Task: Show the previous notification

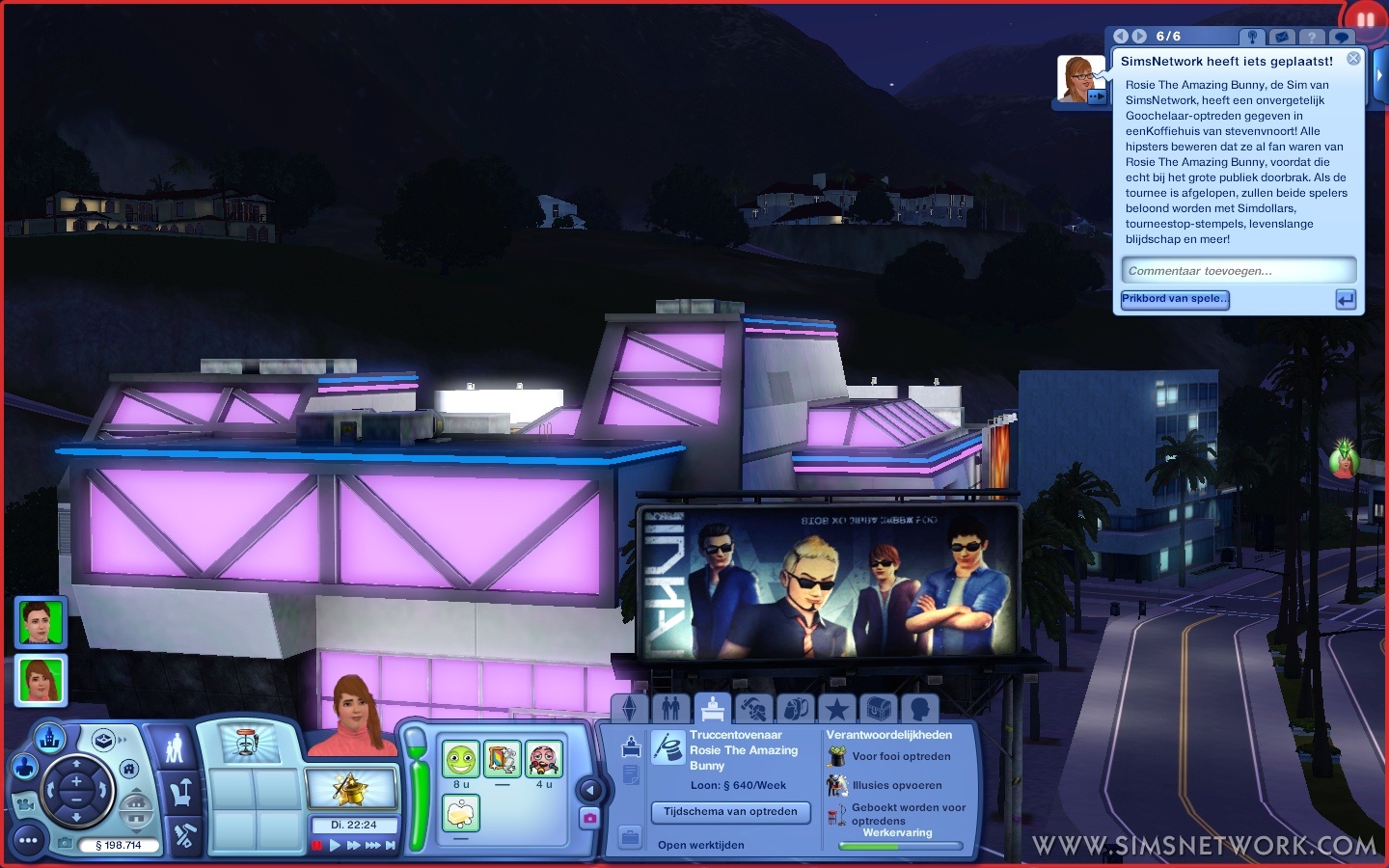Action: [x=1121, y=37]
